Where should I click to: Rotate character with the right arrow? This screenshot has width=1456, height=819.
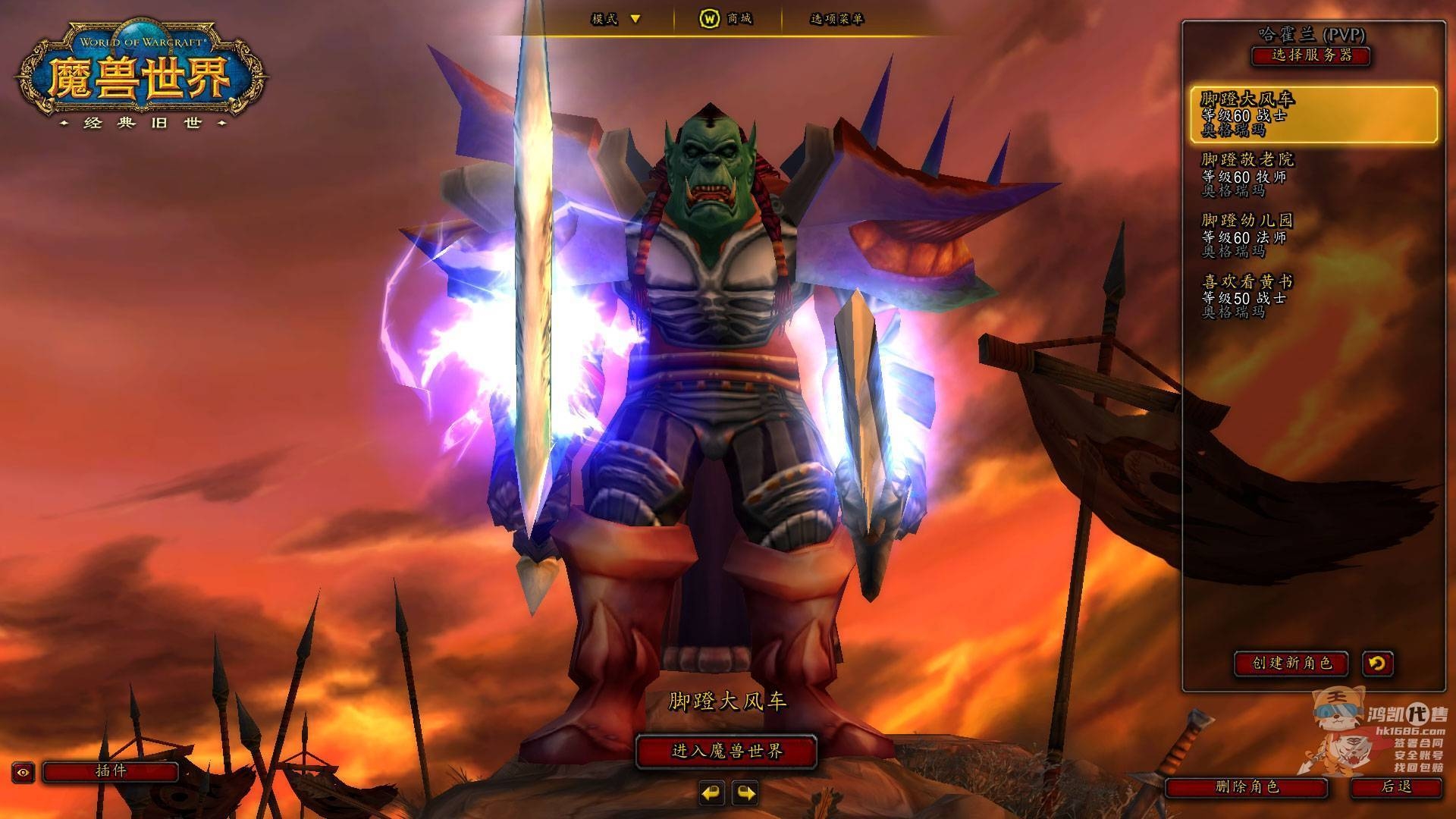(x=745, y=793)
